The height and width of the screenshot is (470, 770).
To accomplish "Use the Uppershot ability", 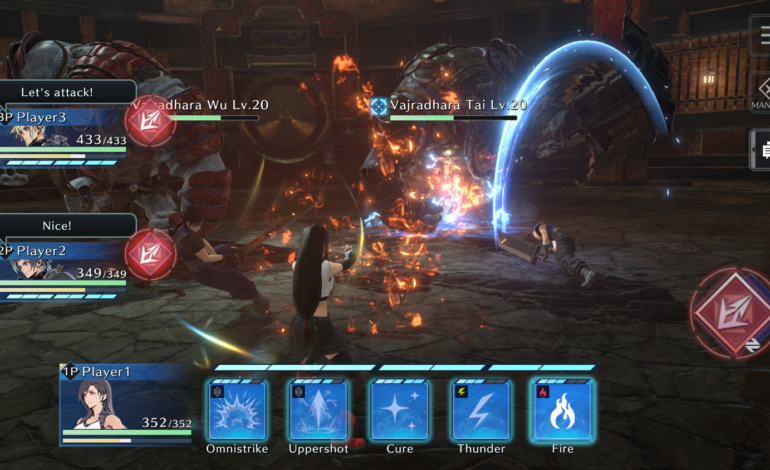I will click(x=319, y=410).
